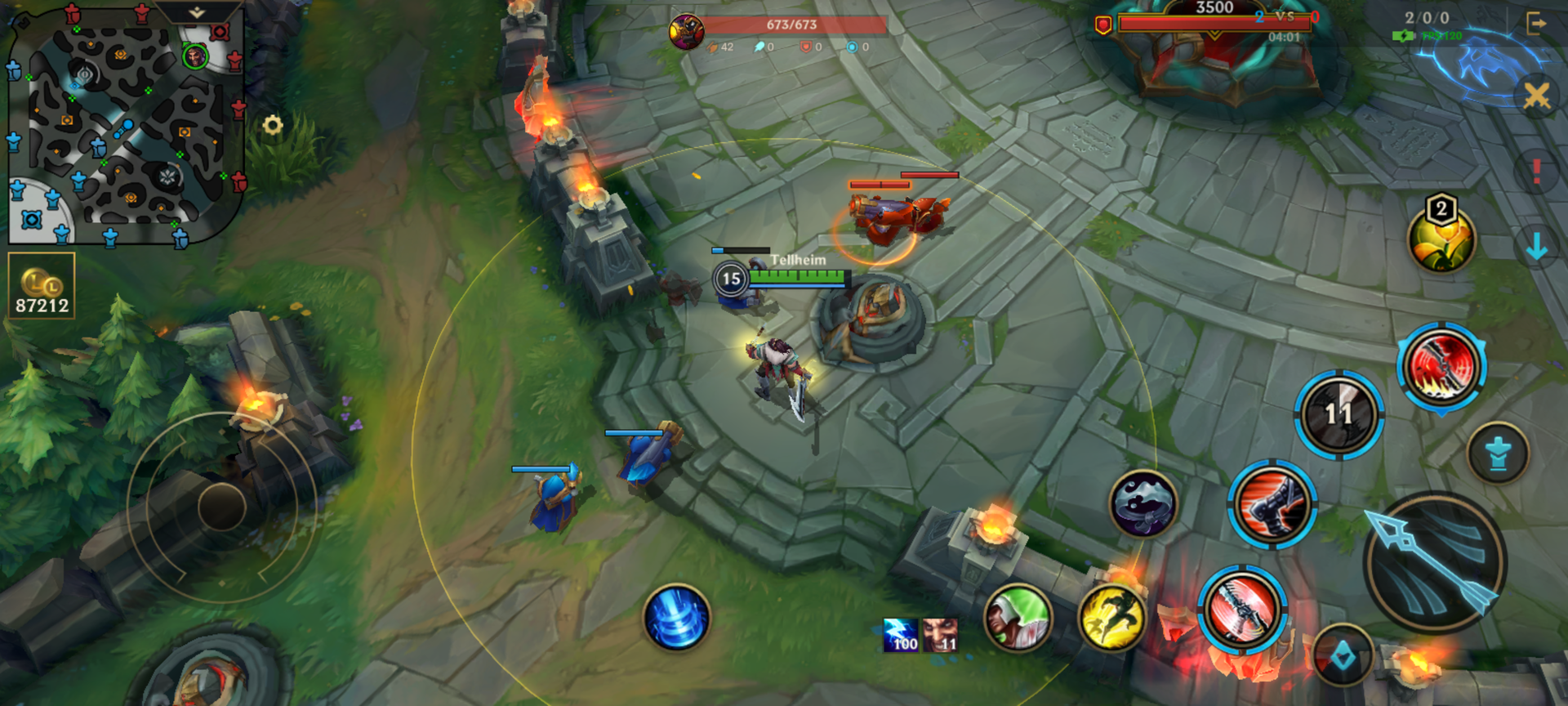The width and height of the screenshot is (1568, 706).
Task: Send the red exclamation danger ping
Action: [x=1536, y=171]
